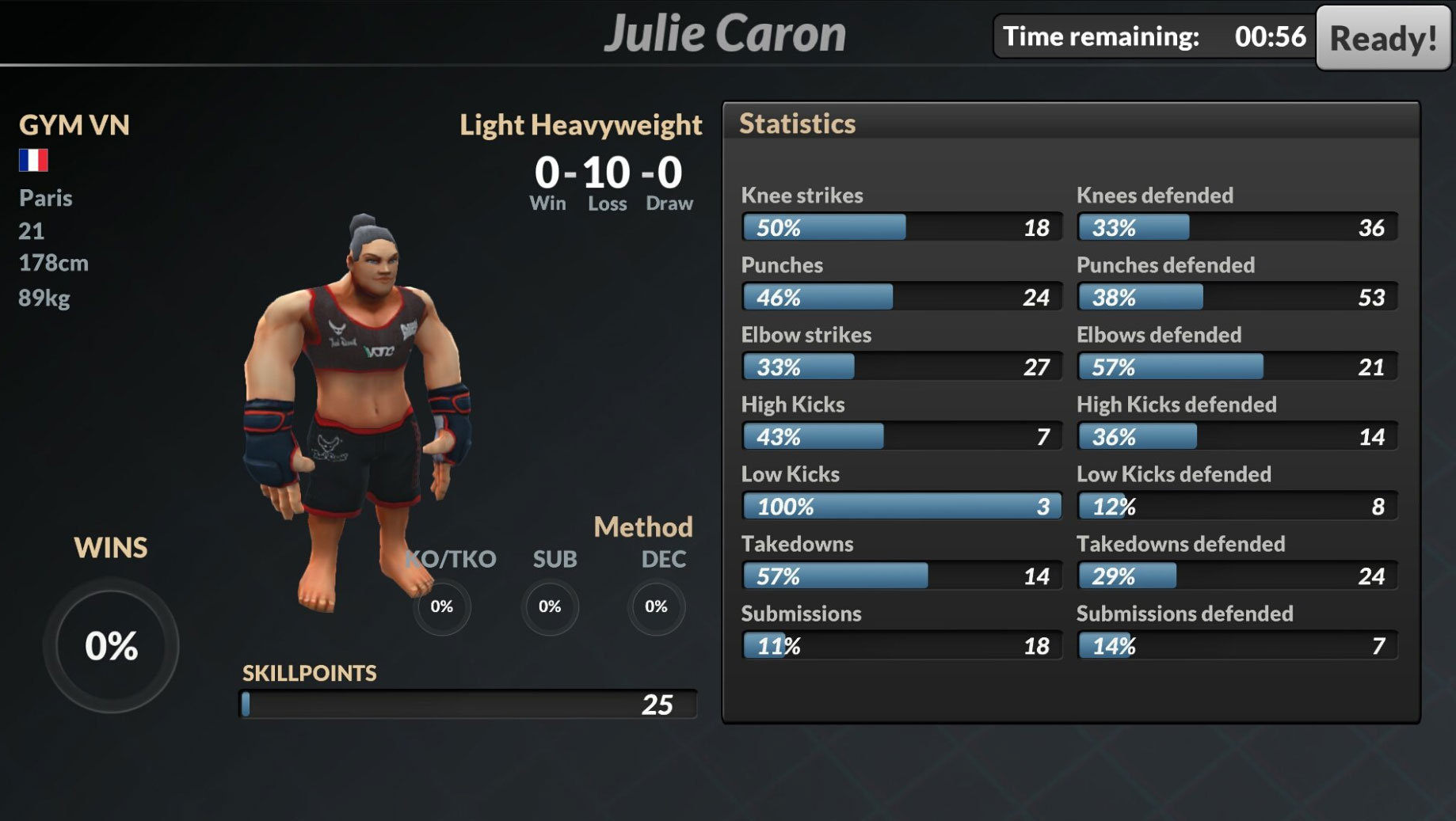Click the Knee strikes stat bar
The width and height of the screenshot is (1456, 821).
point(901,227)
